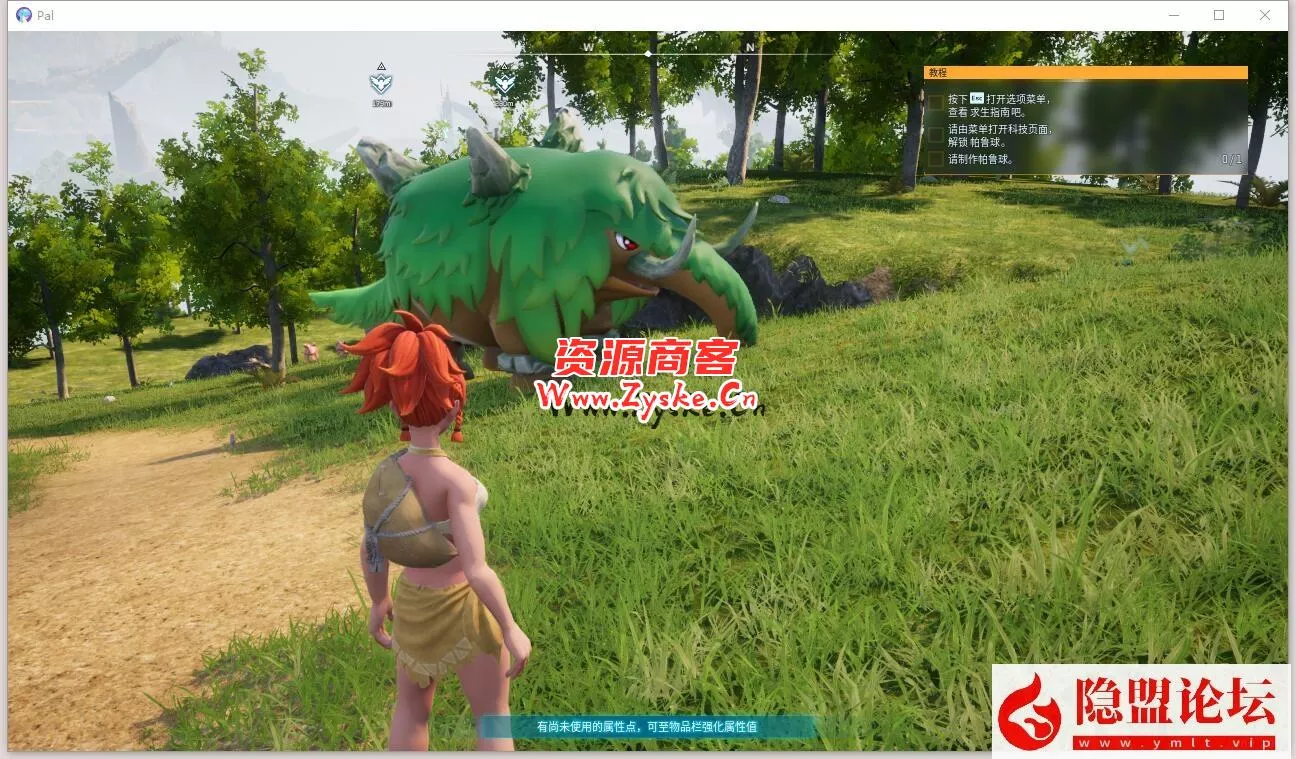Image resolution: width=1296 pixels, height=759 pixels.
Task: Select the white diamond player heading marker
Action: 648,52
